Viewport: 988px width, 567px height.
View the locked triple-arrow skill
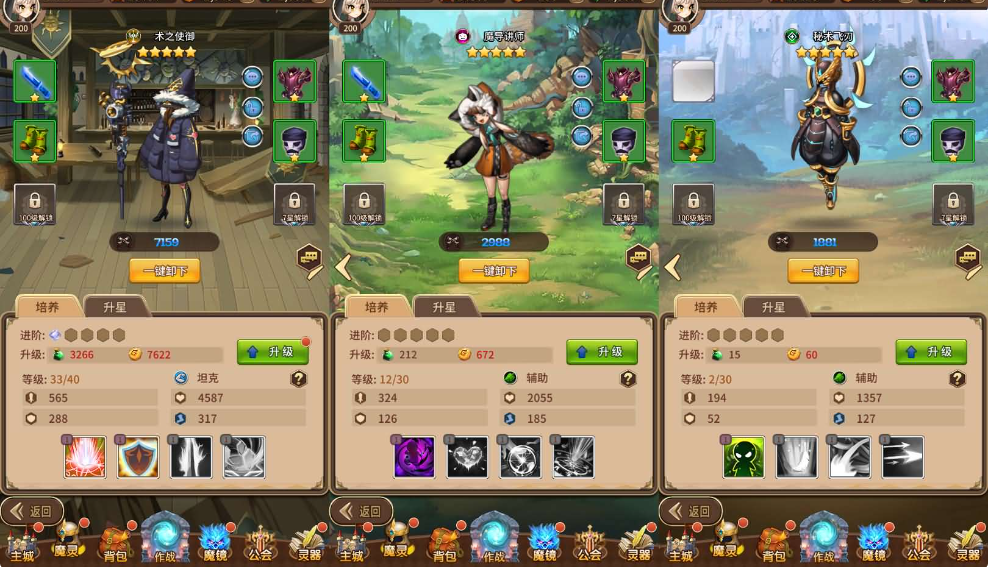pyautogui.click(x=902, y=457)
